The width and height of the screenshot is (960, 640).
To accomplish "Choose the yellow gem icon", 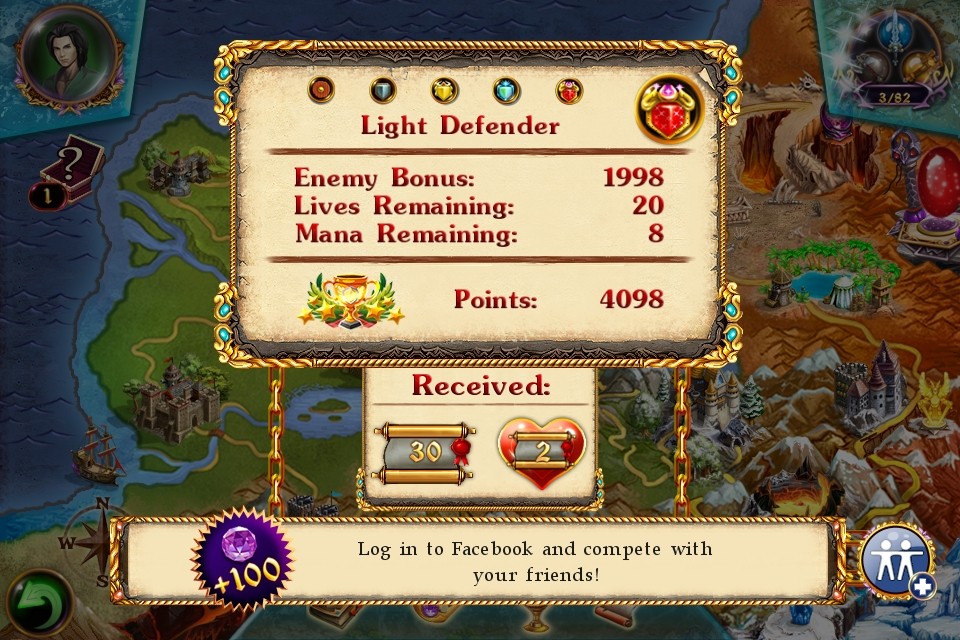I will (x=444, y=90).
